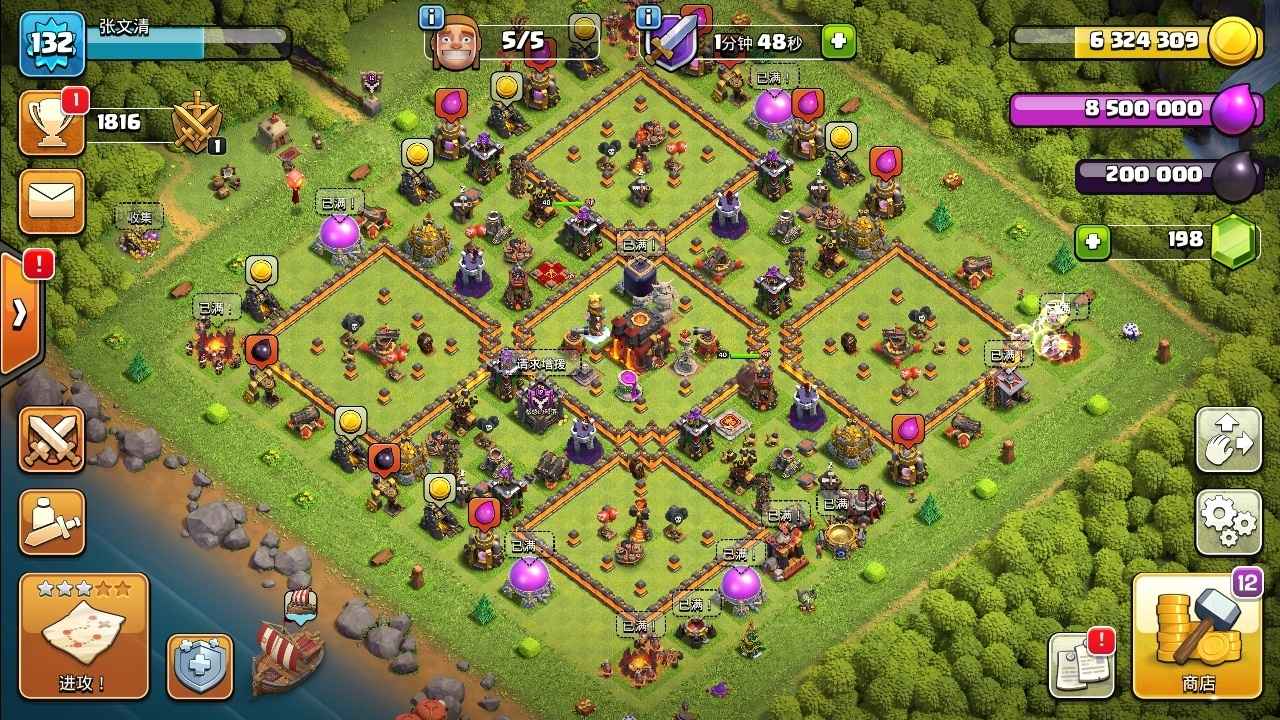This screenshot has width=1280, height=720.
Task: Open the shop with the hammer icon
Action: click(1197, 635)
